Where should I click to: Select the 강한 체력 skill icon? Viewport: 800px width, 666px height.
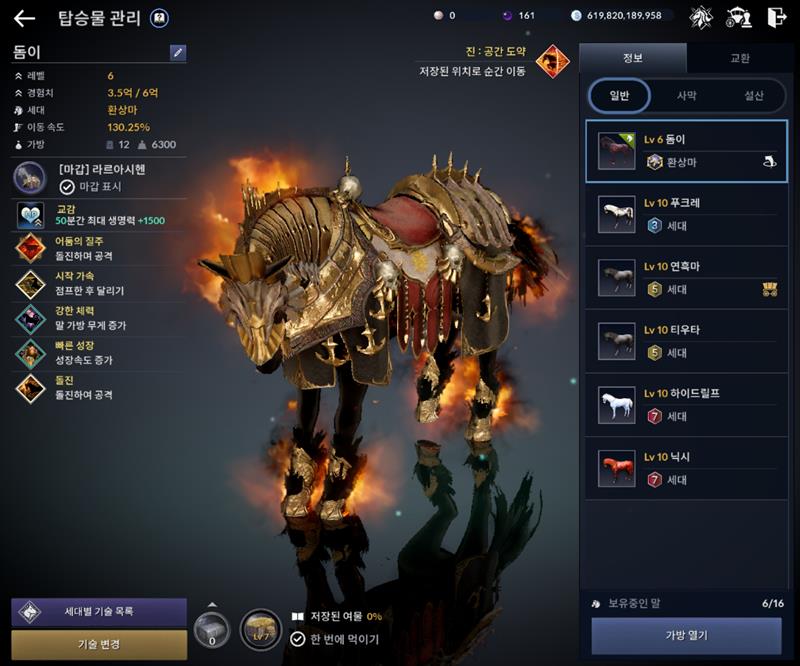pyautogui.click(x=30, y=318)
